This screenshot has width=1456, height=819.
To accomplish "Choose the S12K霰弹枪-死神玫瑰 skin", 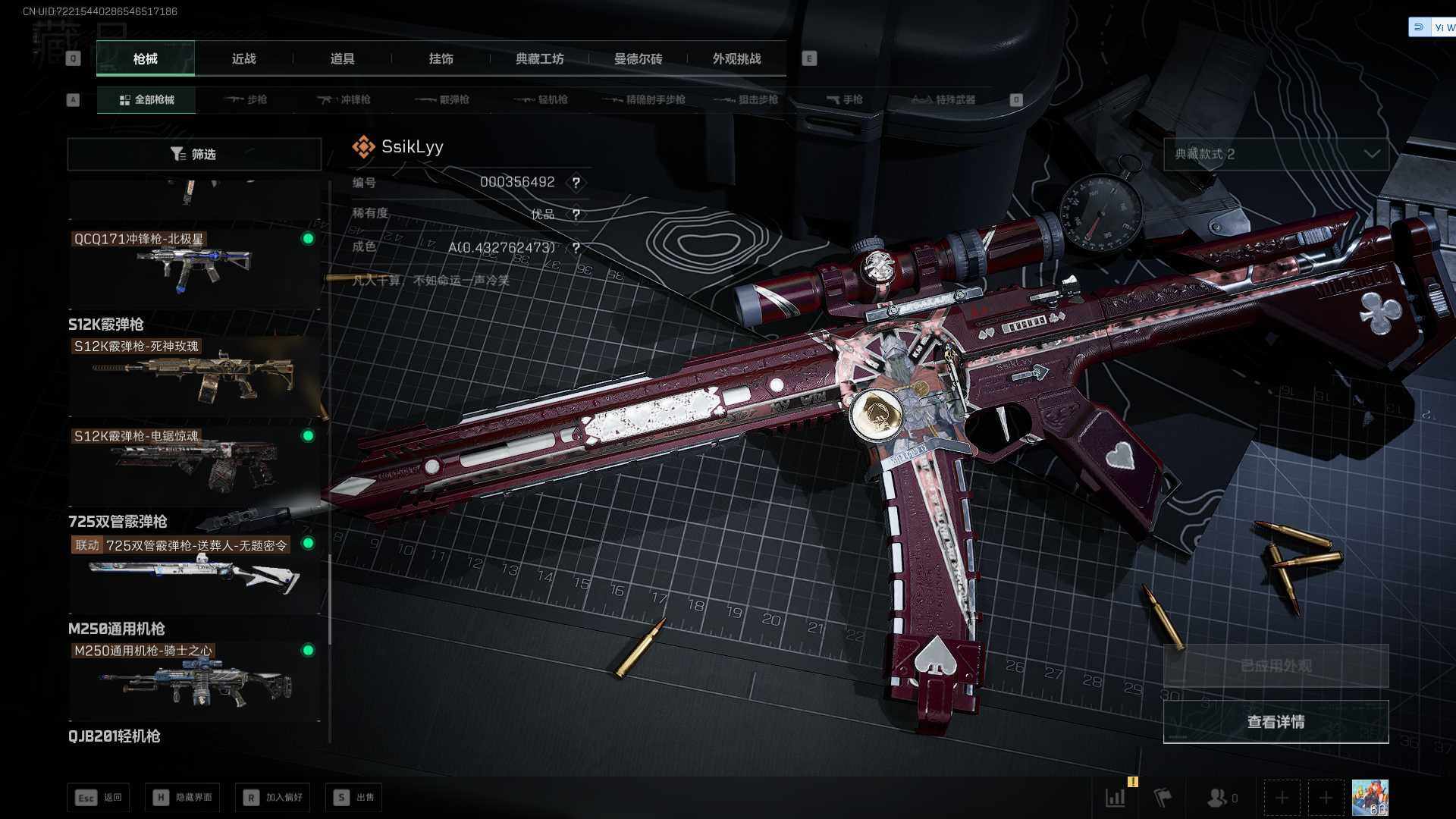I will [193, 375].
